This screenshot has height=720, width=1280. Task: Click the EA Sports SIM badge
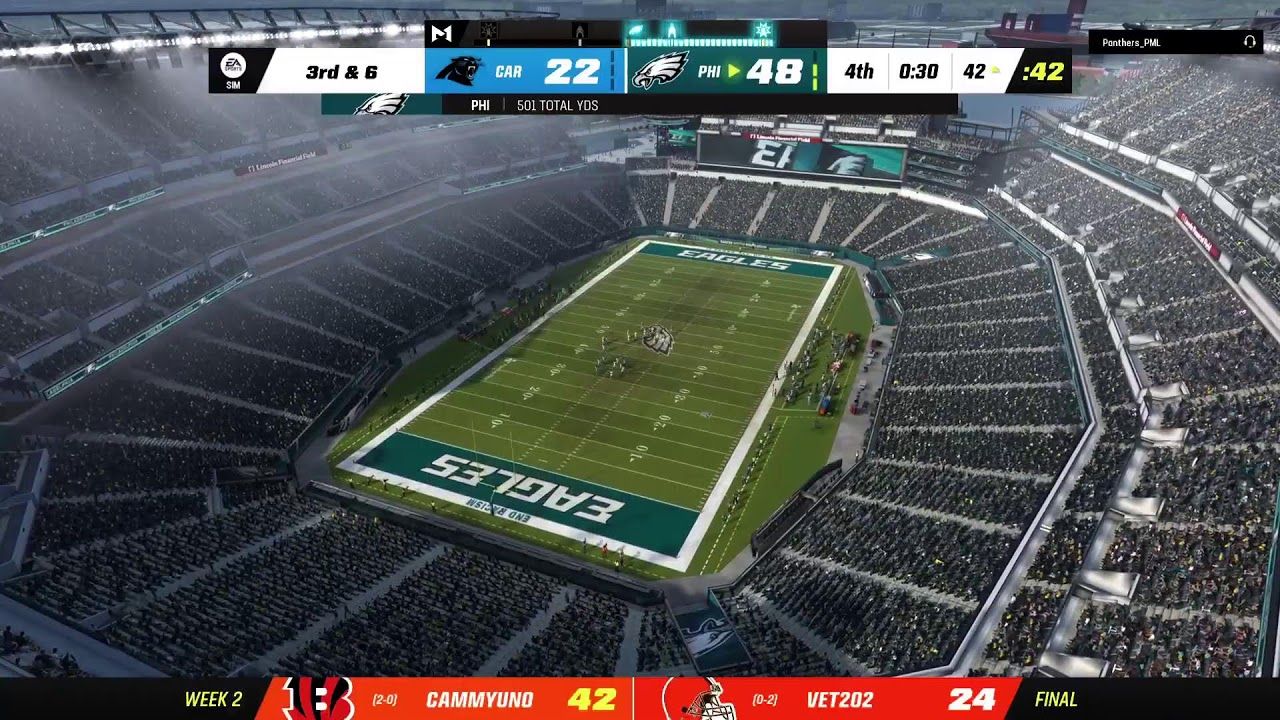point(232,70)
